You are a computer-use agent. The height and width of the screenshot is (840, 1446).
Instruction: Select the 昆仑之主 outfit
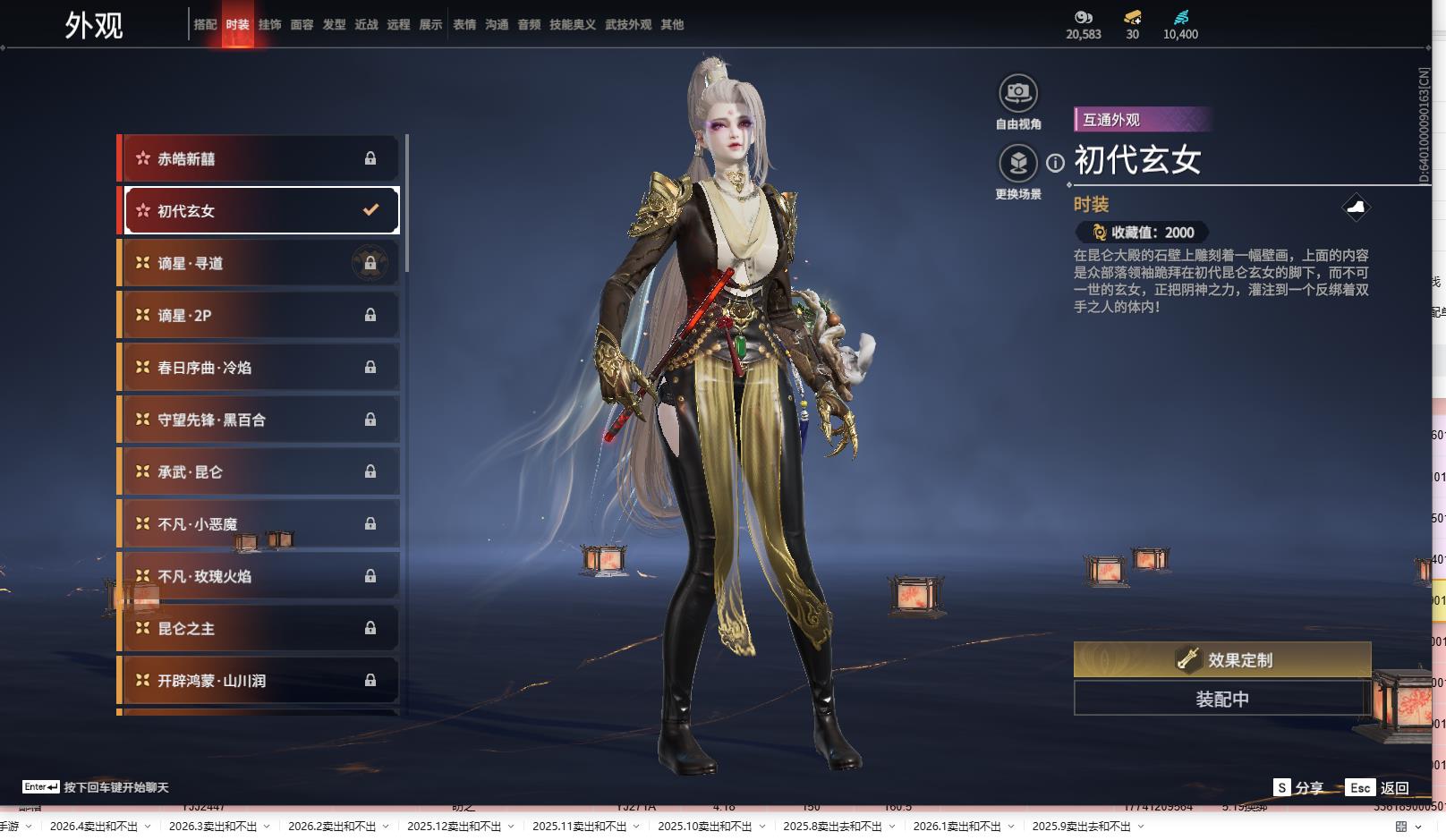(259, 629)
